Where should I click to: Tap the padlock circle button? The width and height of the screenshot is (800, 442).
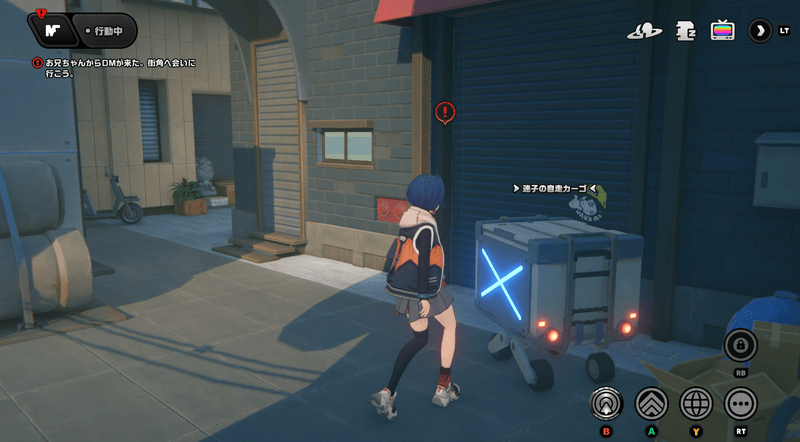tap(741, 345)
